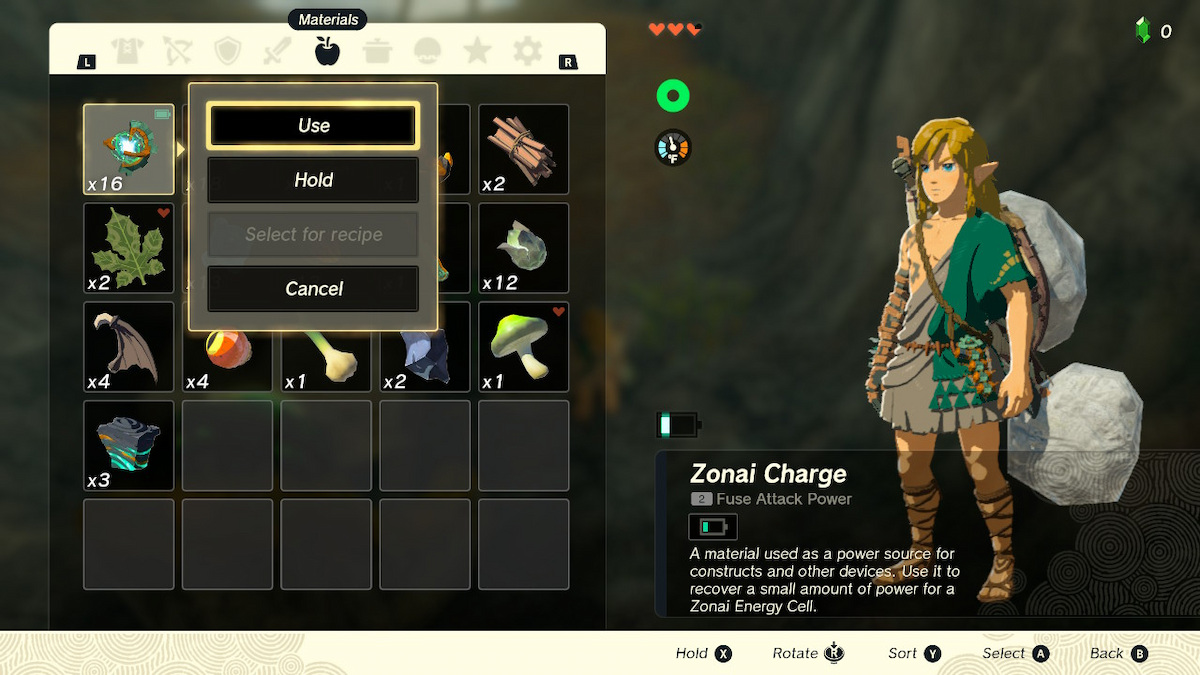Select the bat wing slot
Image resolution: width=1200 pixels, height=675 pixels.
pyautogui.click(x=129, y=346)
